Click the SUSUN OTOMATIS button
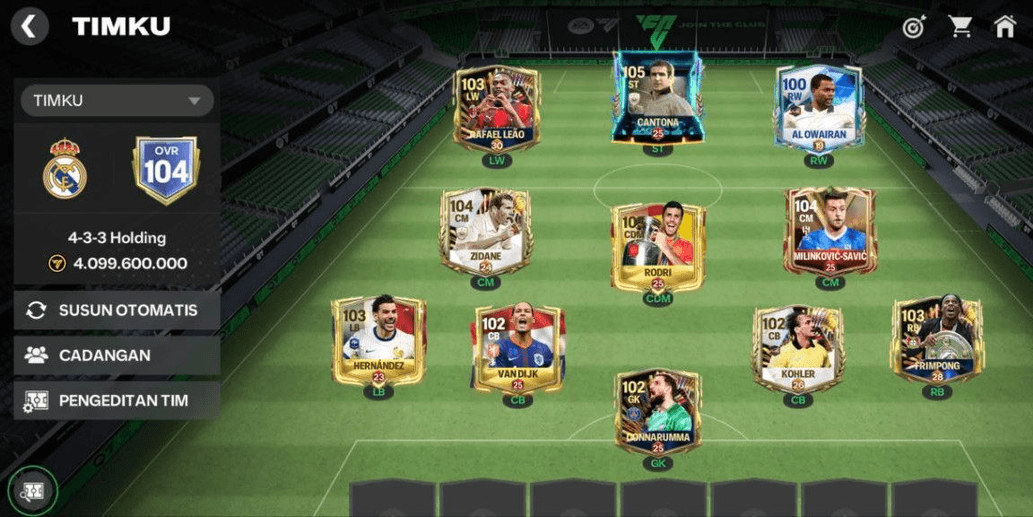The width and height of the screenshot is (1033, 517). [117, 310]
